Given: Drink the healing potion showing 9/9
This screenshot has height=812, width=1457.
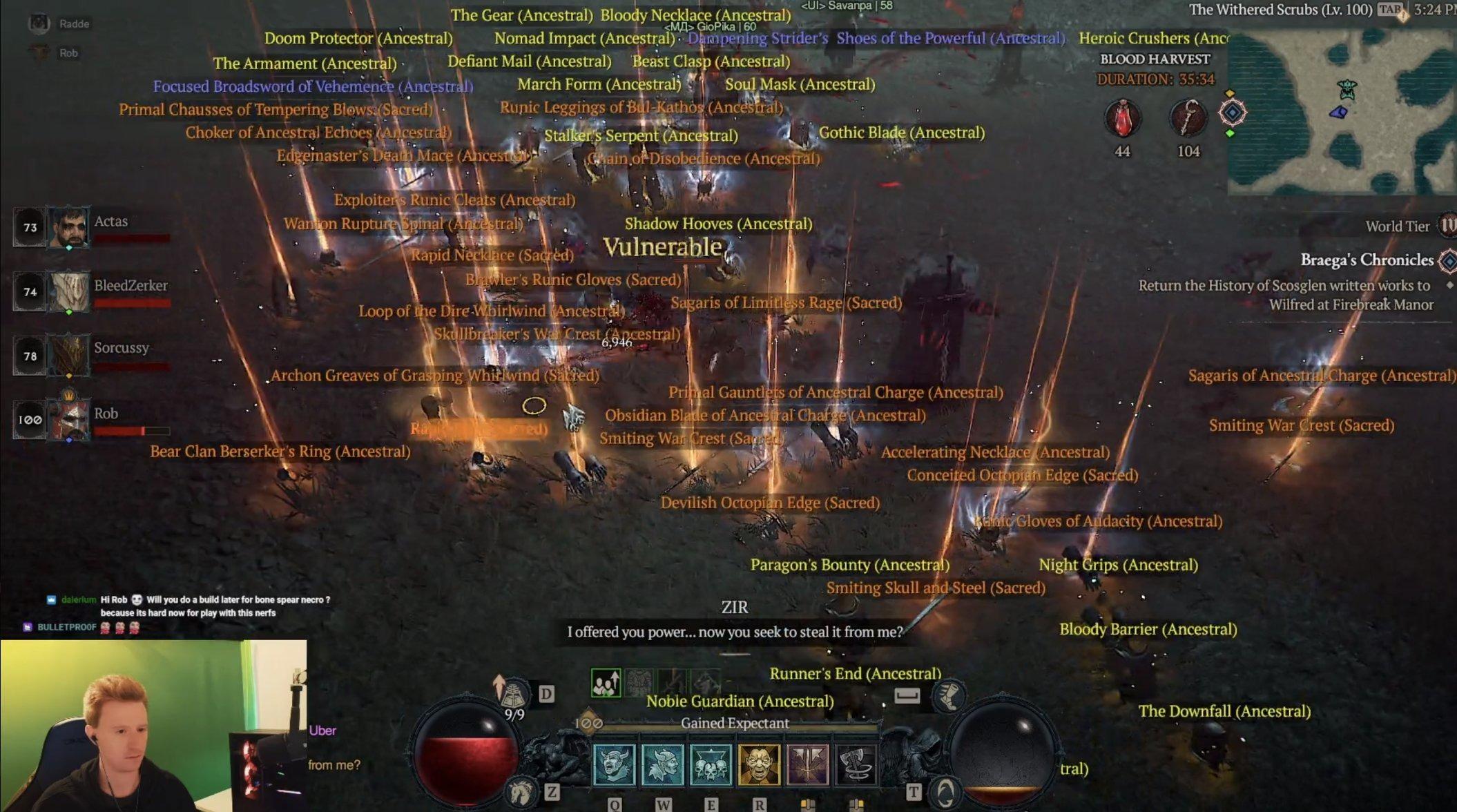Looking at the screenshot, I should click(512, 694).
